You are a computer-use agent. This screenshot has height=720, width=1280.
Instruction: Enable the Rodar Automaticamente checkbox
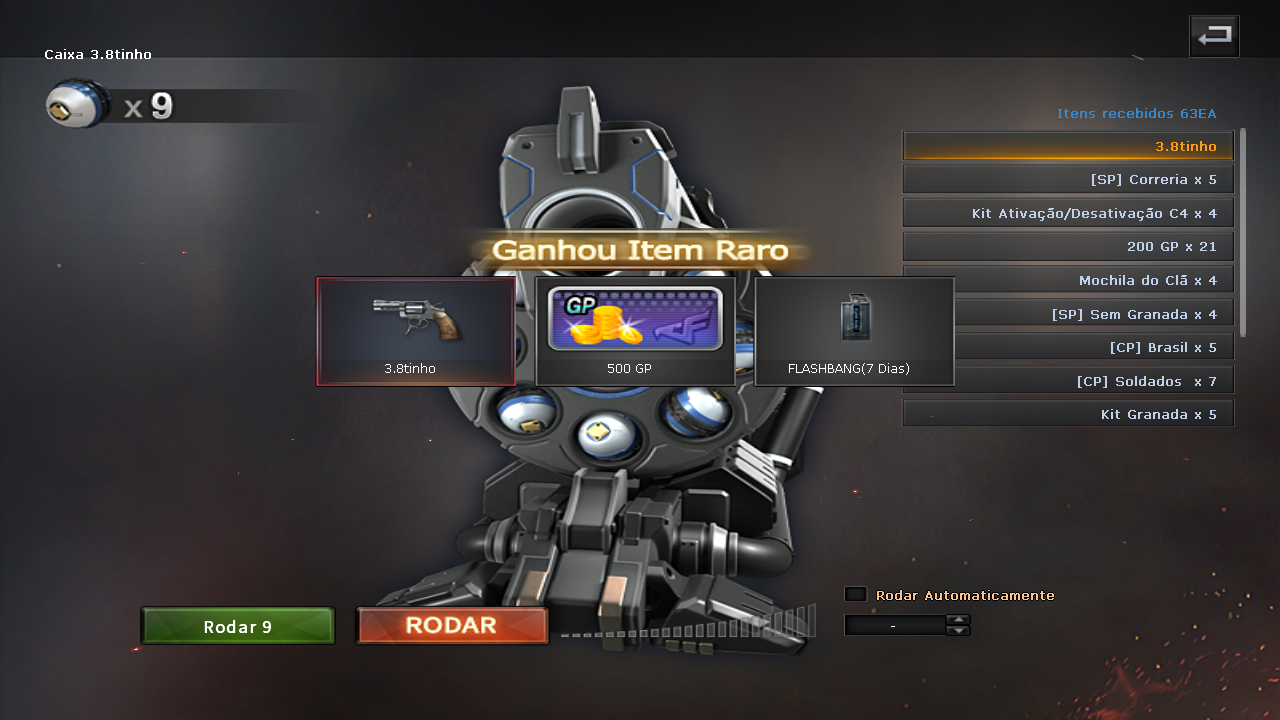pyautogui.click(x=855, y=594)
